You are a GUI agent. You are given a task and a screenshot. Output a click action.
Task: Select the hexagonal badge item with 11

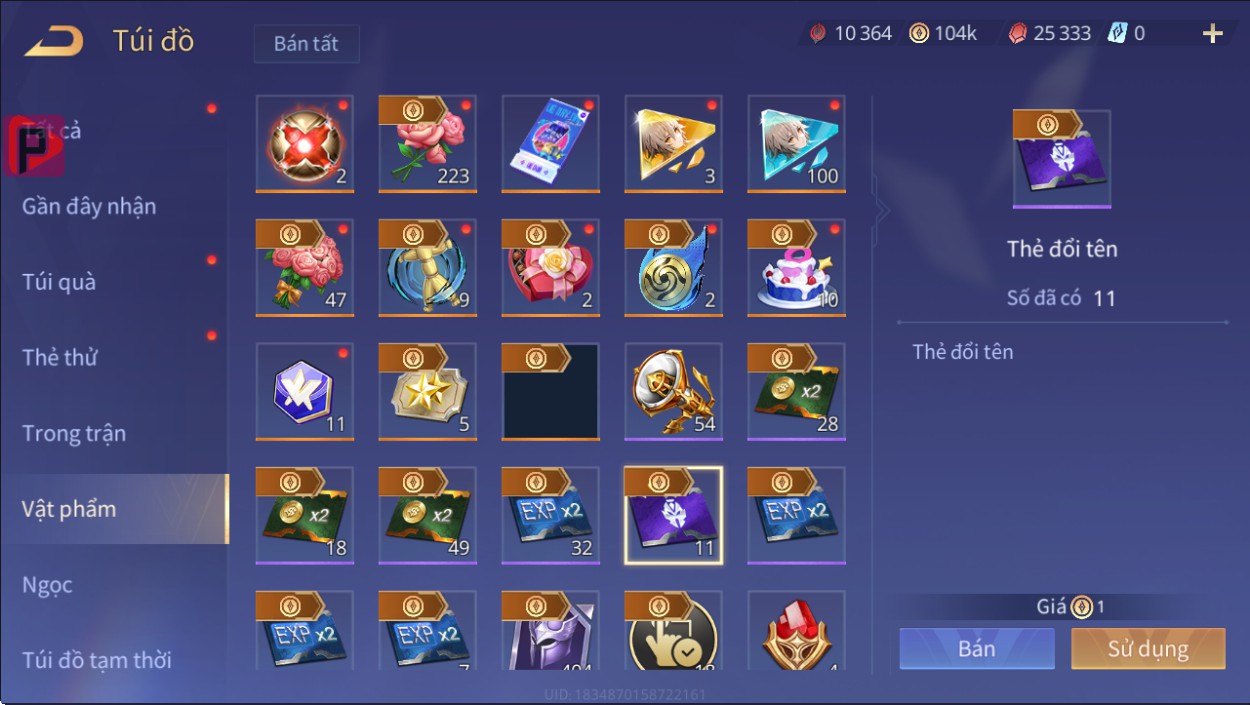(x=304, y=391)
